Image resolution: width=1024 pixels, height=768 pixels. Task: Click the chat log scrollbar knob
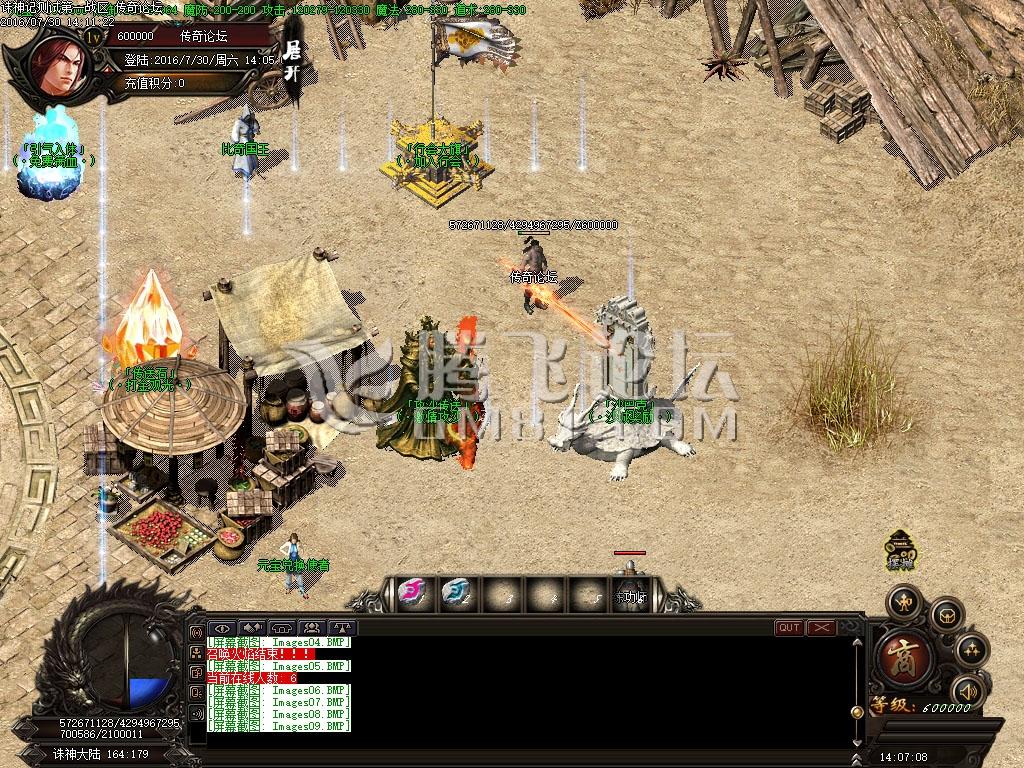856,711
